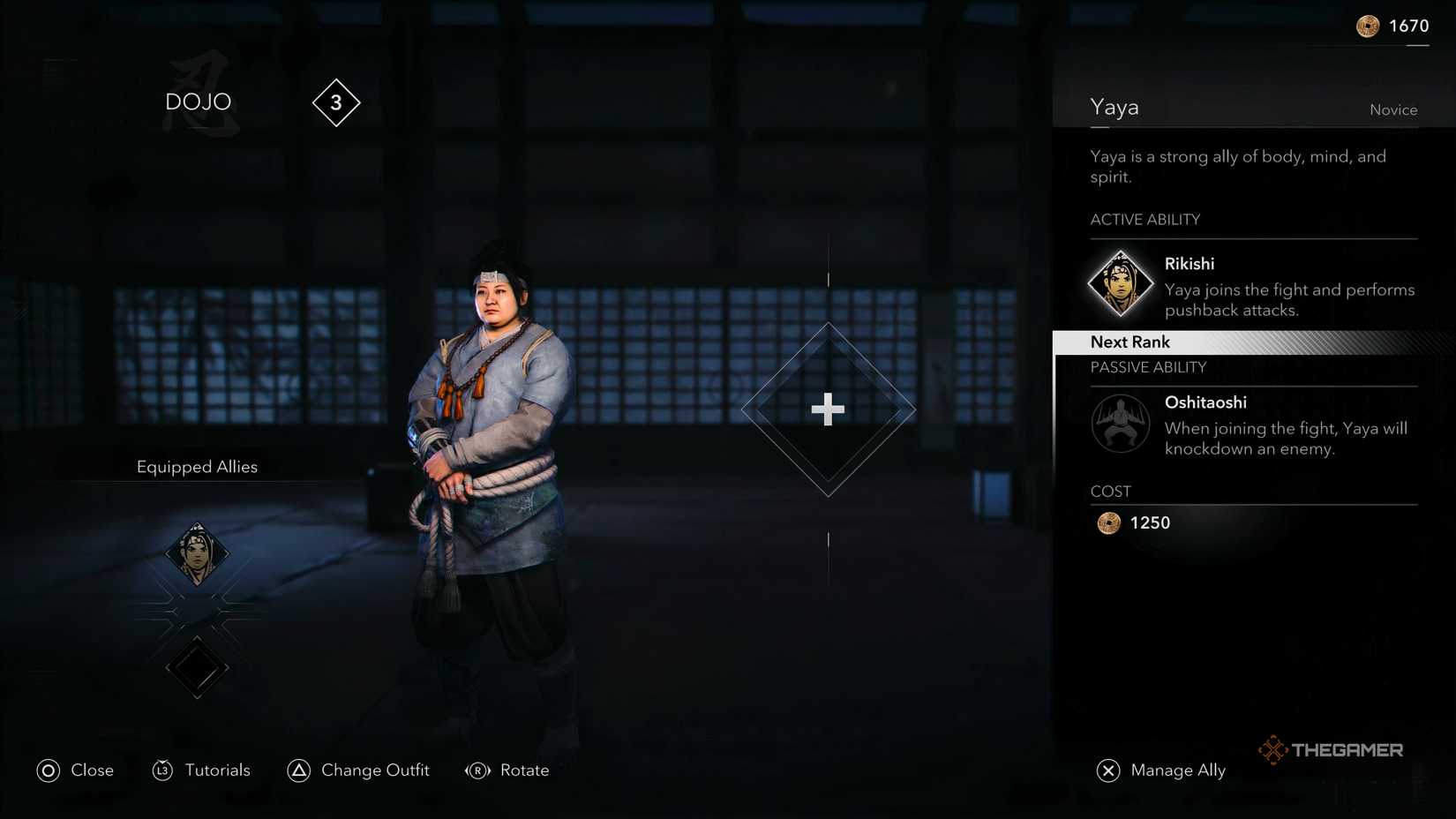Image resolution: width=1456 pixels, height=819 pixels.
Task: Click the Oshitaoshi passive ability icon
Action: (1121, 425)
